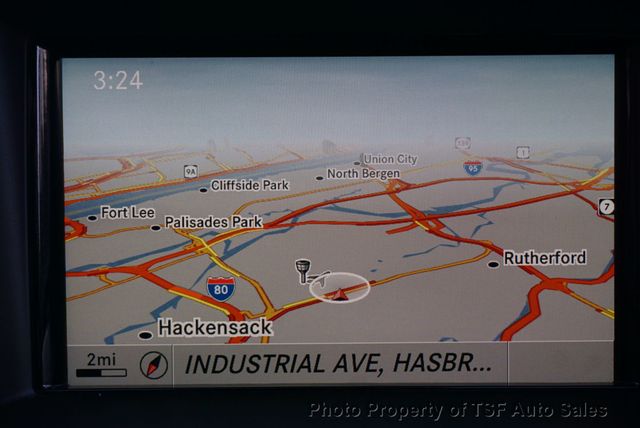Open the Industrial Ave street name bar
The image size is (640, 428).
coord(338,364)
